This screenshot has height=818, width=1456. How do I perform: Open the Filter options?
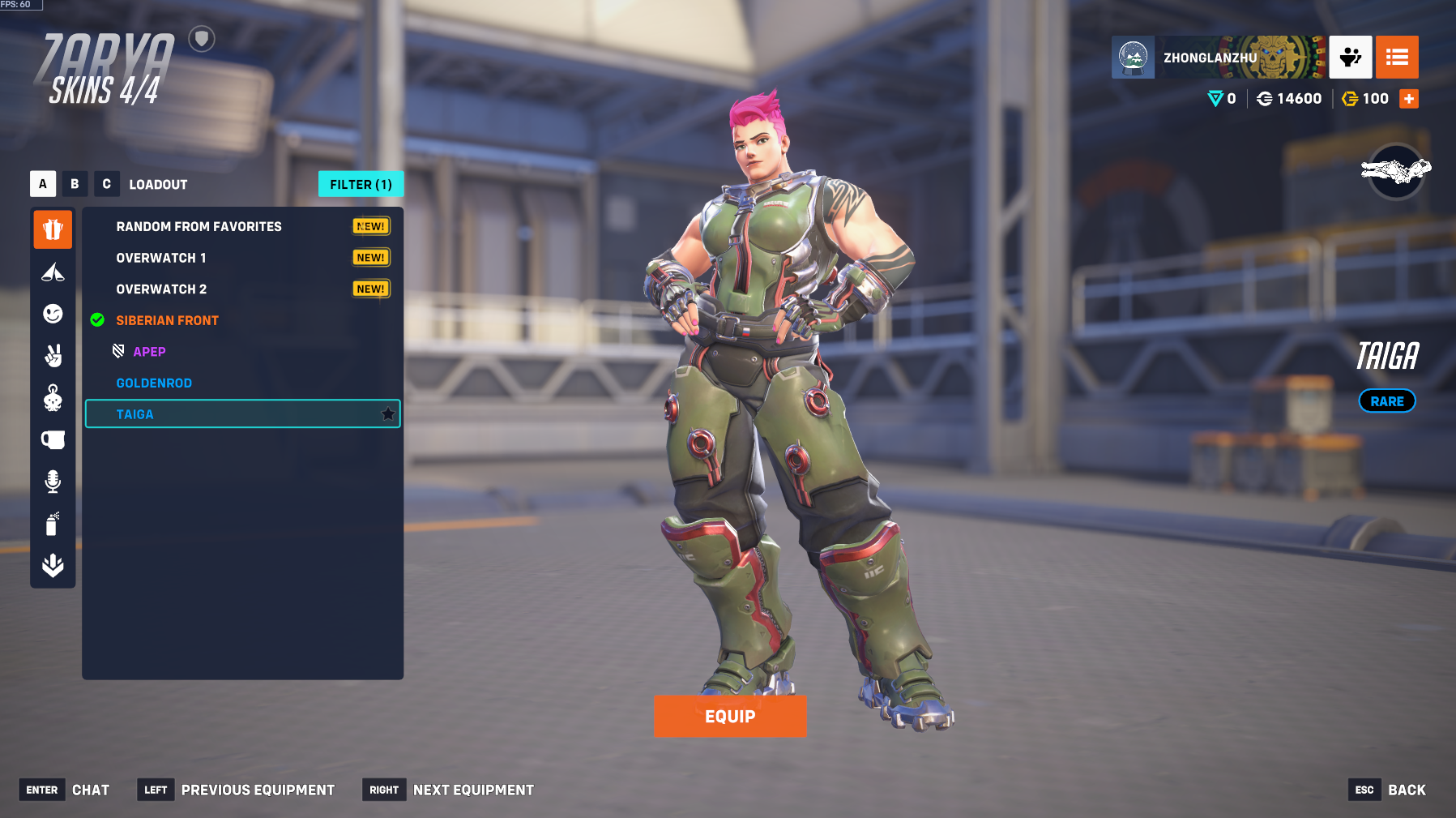click(361, 184)
